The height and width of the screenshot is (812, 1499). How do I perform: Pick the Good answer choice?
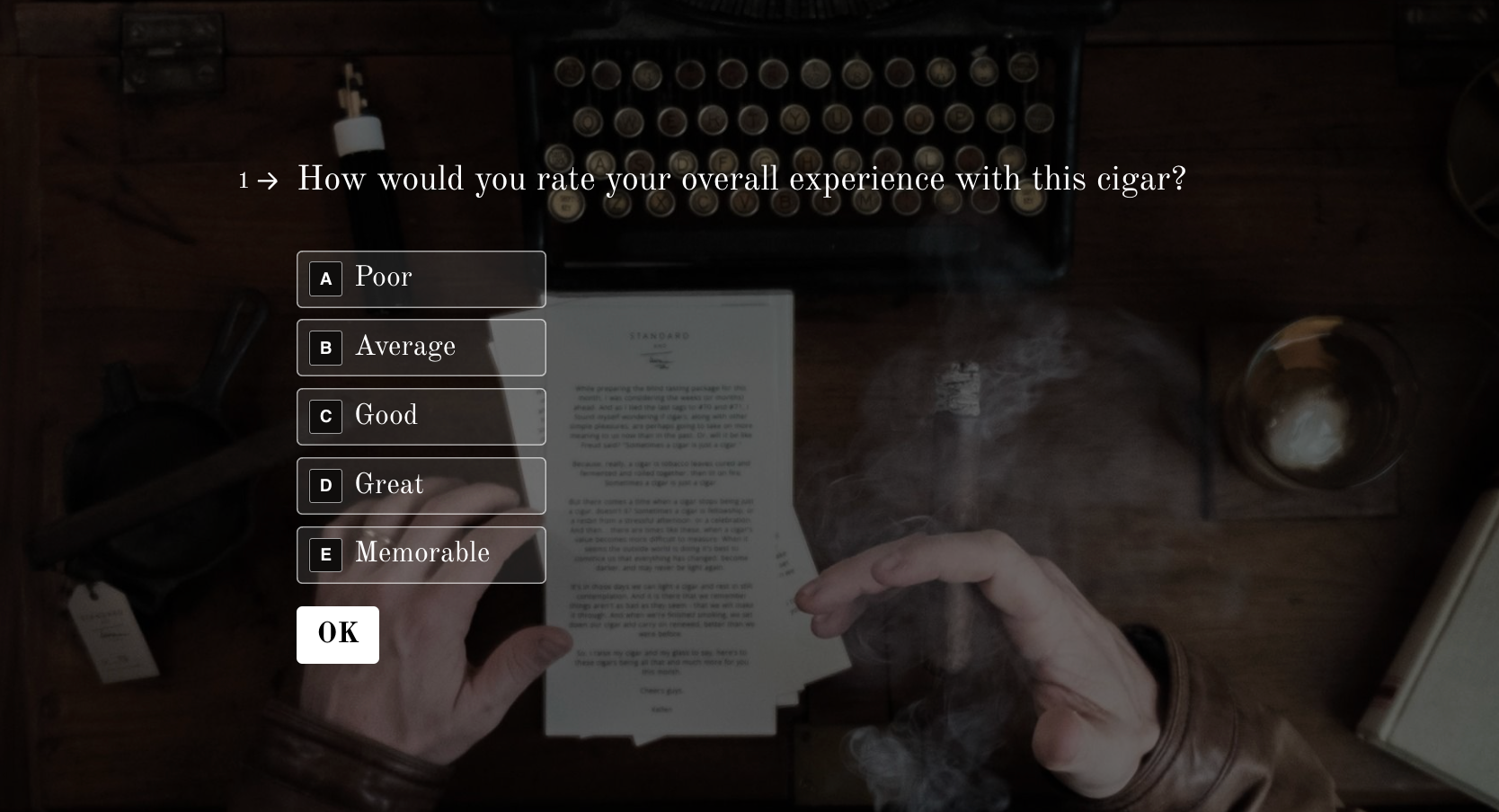click(x=421, y=417)
